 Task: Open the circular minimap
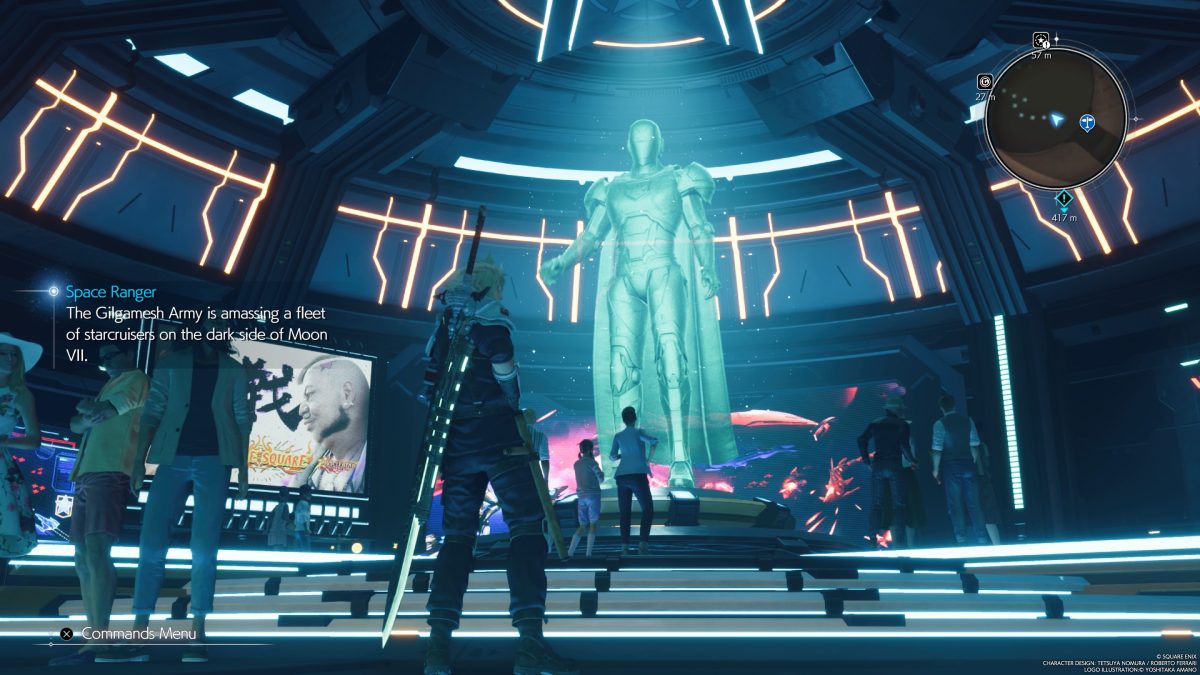[x=1056, y=119]
